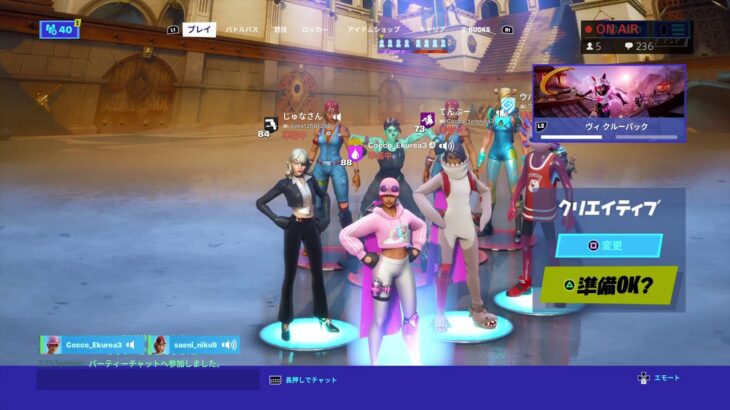Switch to the プレイ tab
The width and height of the screenshot is (730, 410).
(200, 30)
